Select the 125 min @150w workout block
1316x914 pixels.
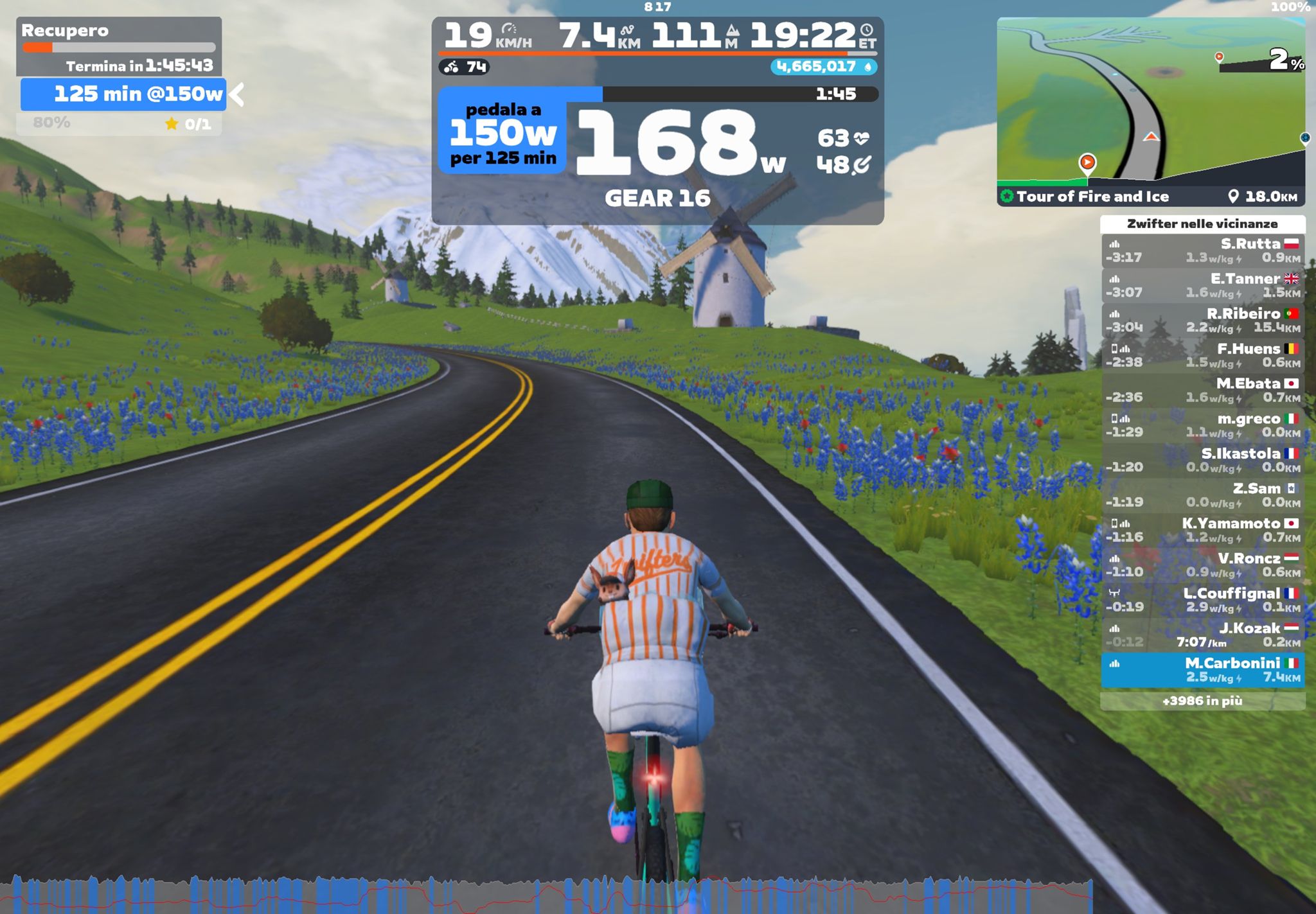click(x=123, y=94)
